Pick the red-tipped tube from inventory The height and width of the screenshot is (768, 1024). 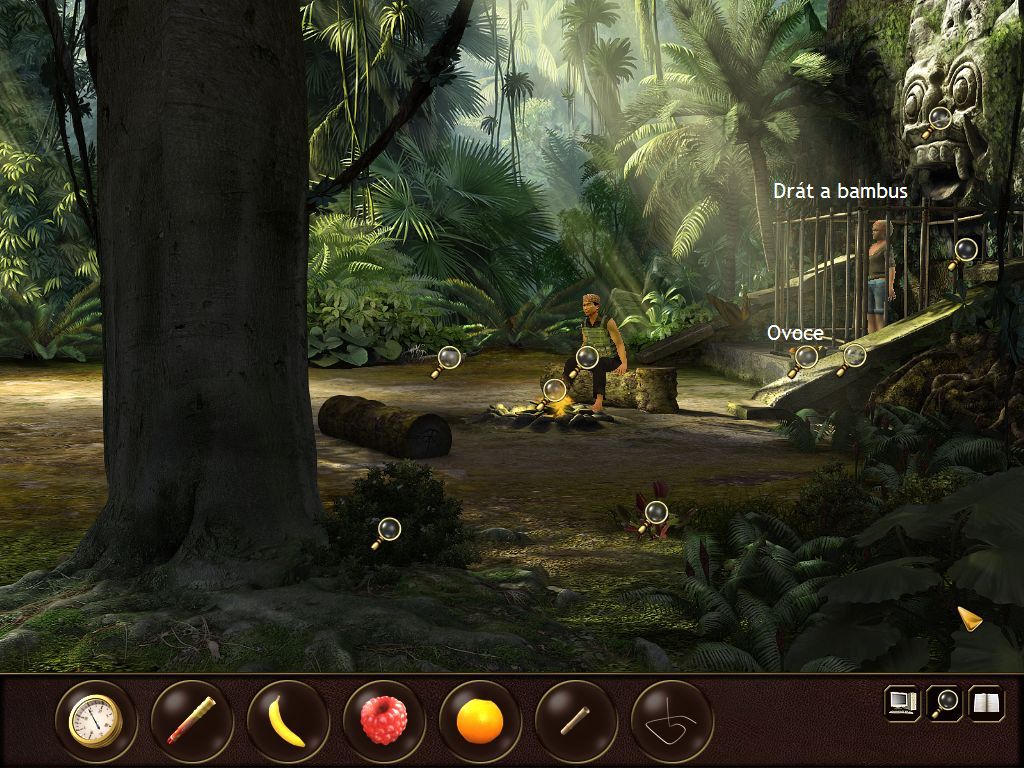click(x=192, y=721)
